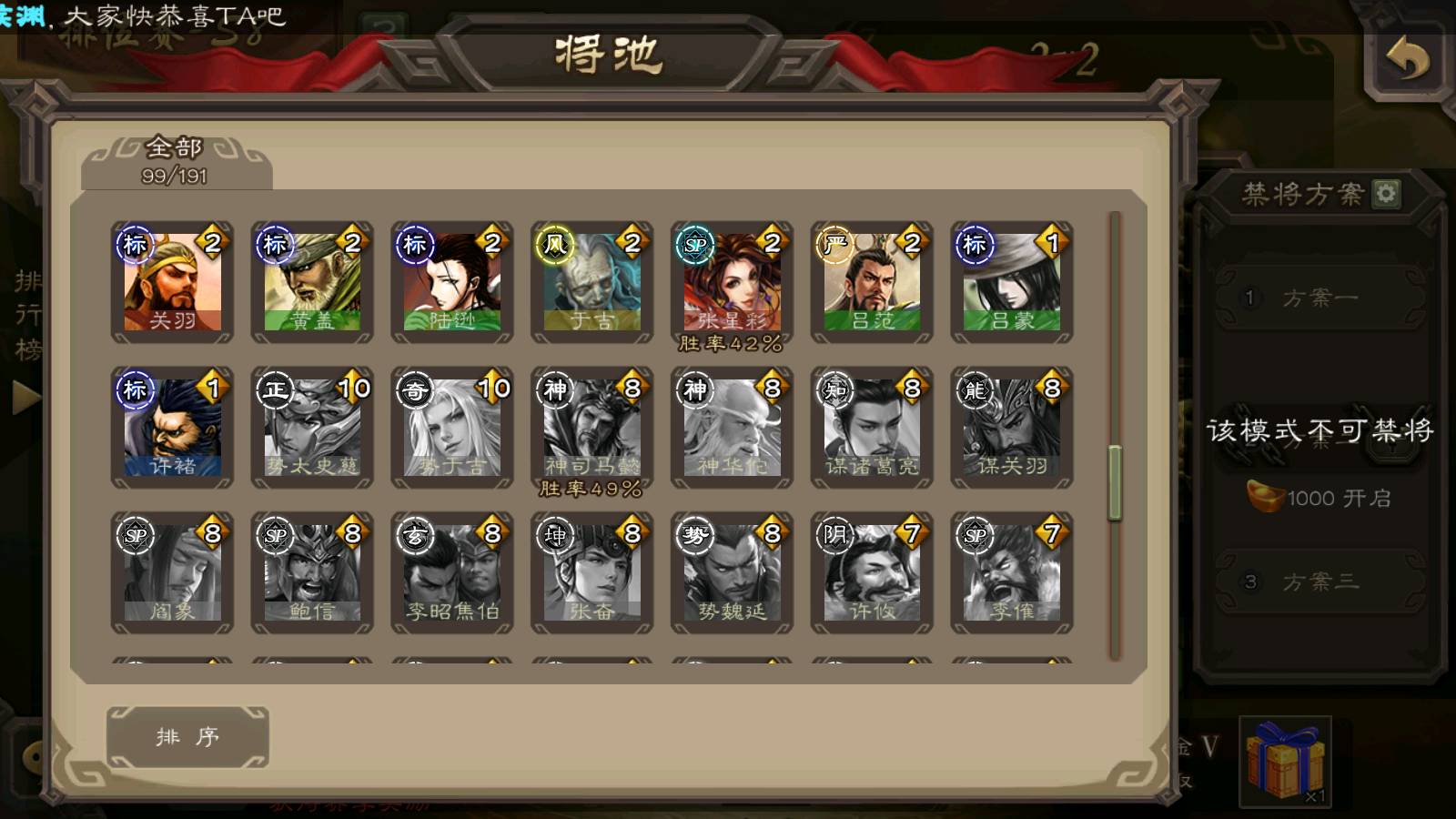The height and width of the screenshot is (819, 1456).
Task: Open the 张星彩 SP hero card
Action: point(732,283)
